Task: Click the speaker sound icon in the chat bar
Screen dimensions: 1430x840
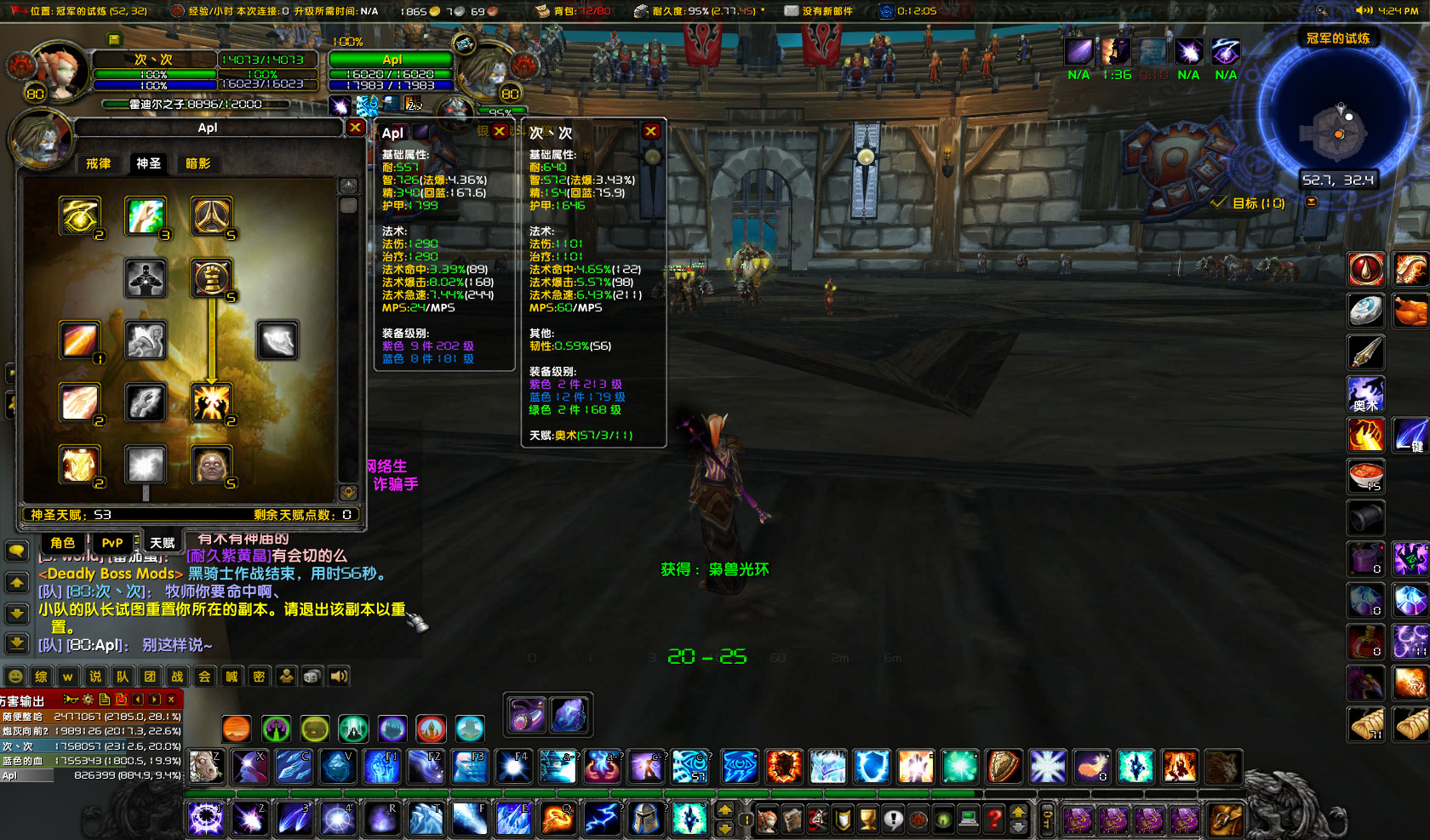Action: point(339,675)
